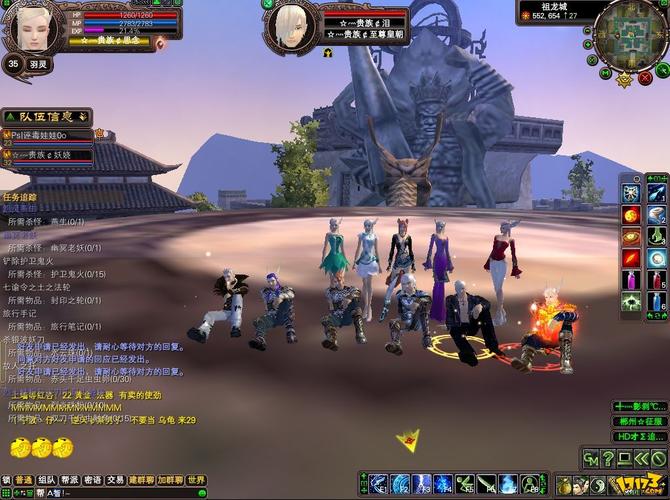This screenshot has width=670, height=500.
Task: Open the yin-yang symbol menu icon
Action: (600, 486)
